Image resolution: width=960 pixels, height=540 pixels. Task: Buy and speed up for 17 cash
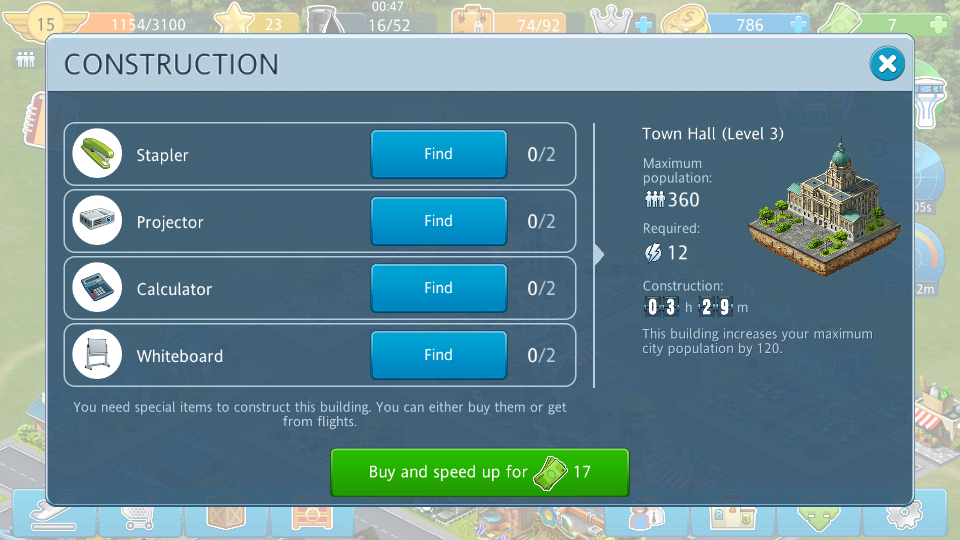[479, 472]
